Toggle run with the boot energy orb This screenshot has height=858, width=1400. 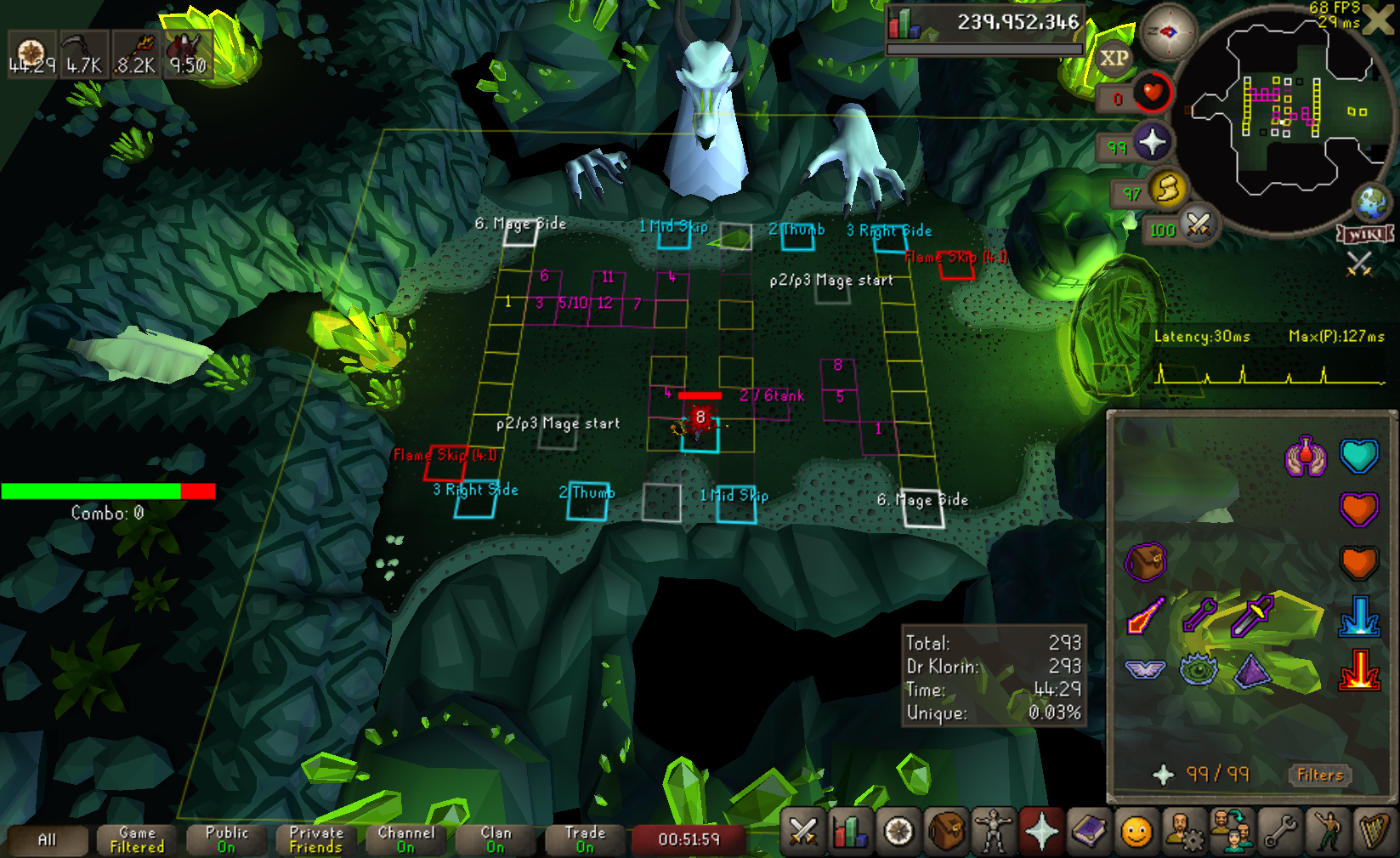tap(1168, 189)
